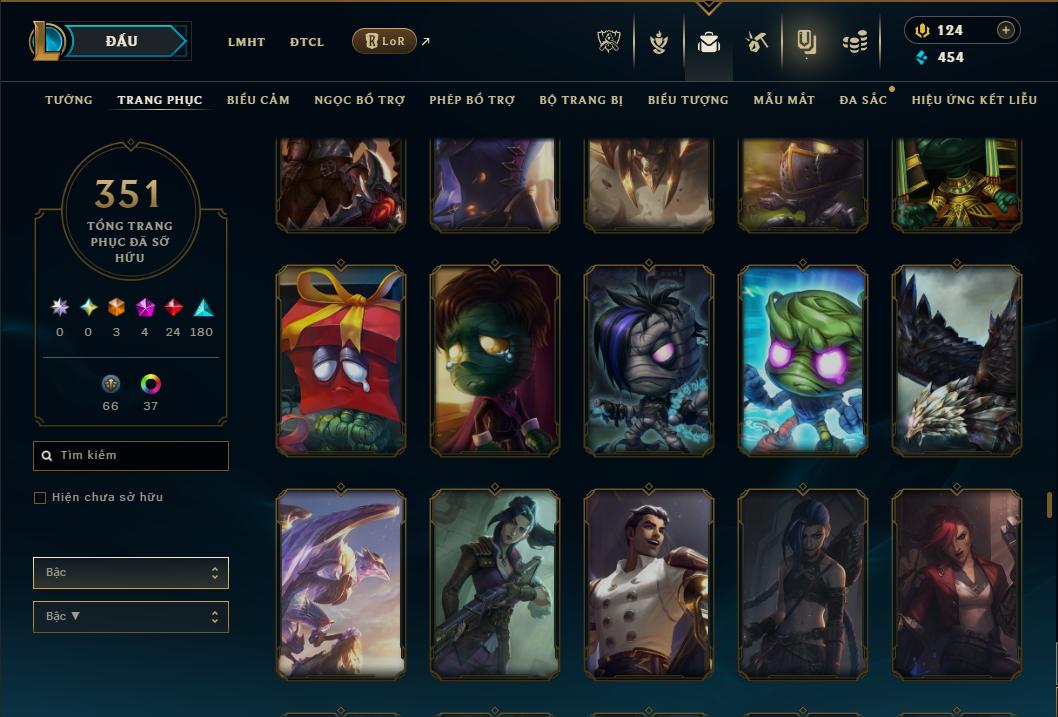Add RP with the plus button
This screenshot has width=1058, height=717.
click(1006, 30)
